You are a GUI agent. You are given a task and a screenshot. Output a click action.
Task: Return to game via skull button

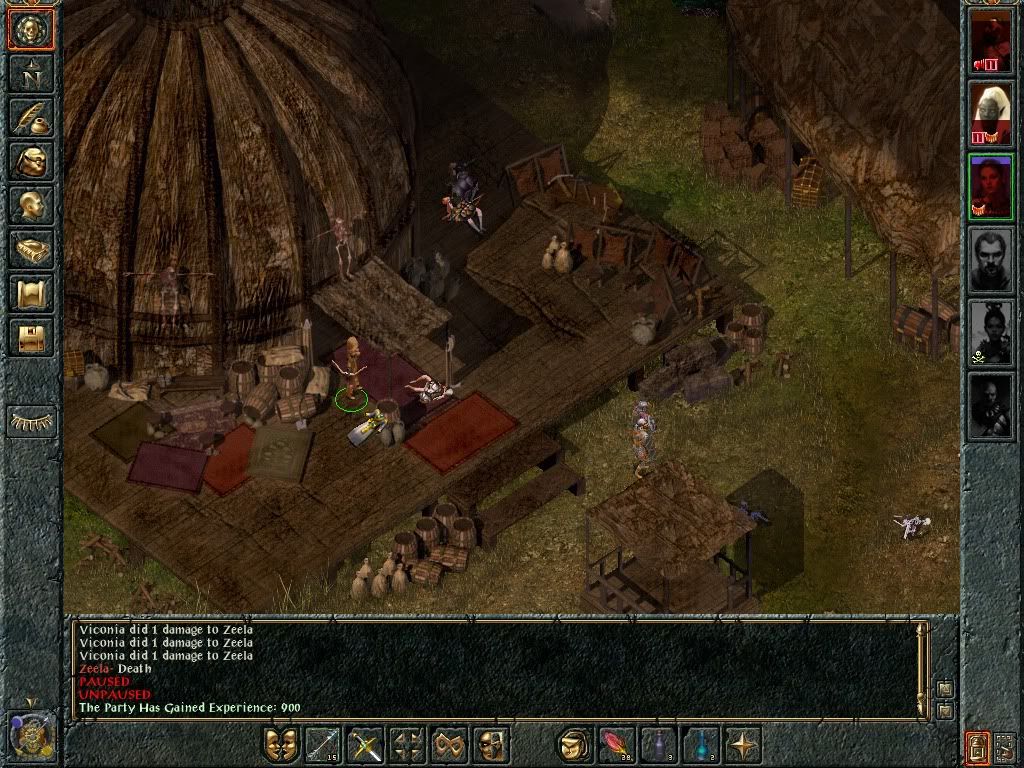pyautogui.click(x=31, y=29)
